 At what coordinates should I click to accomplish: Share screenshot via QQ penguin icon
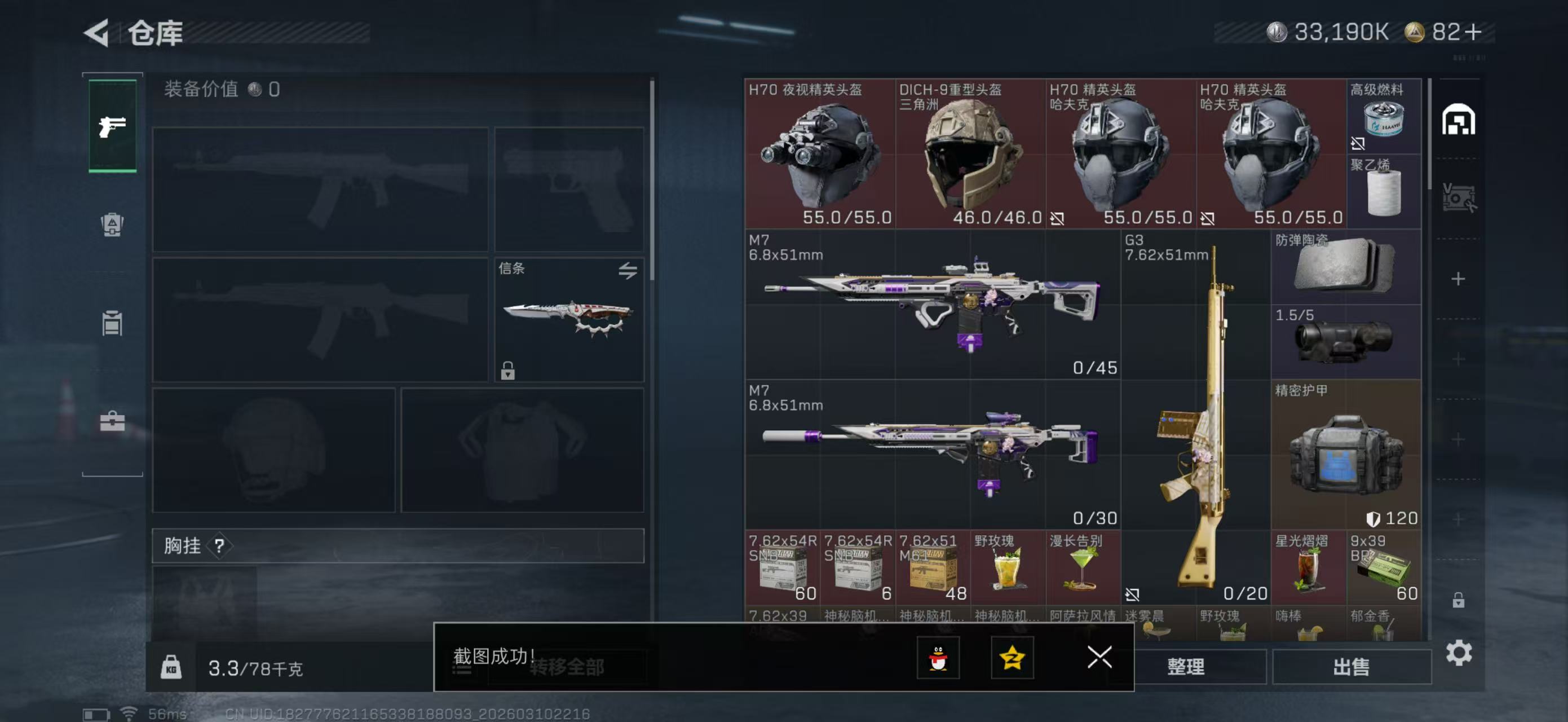(x=938, y=658)
